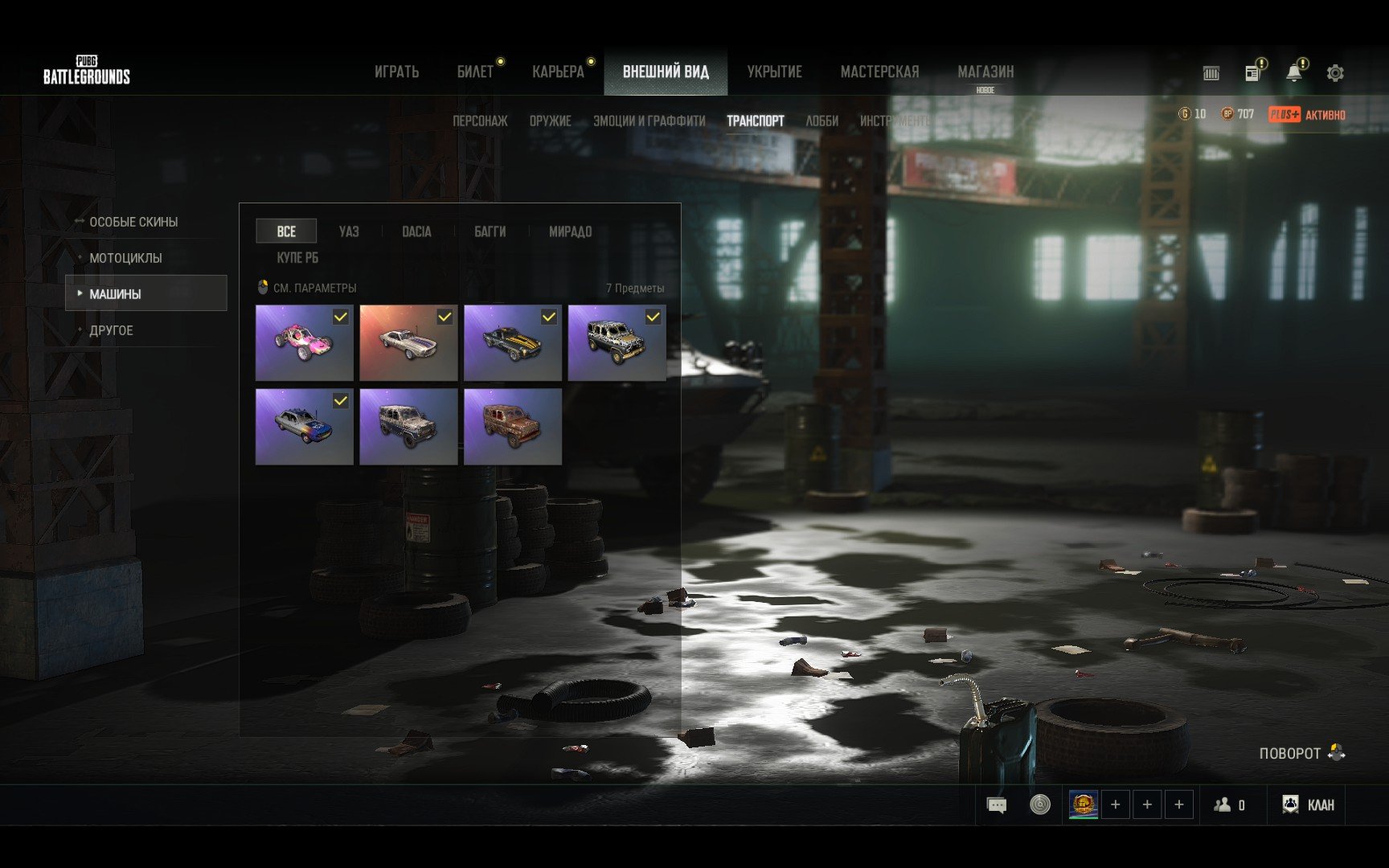Open ОСОБЫЕ СКИНЫ in the side menu

(x=133, y=222)
